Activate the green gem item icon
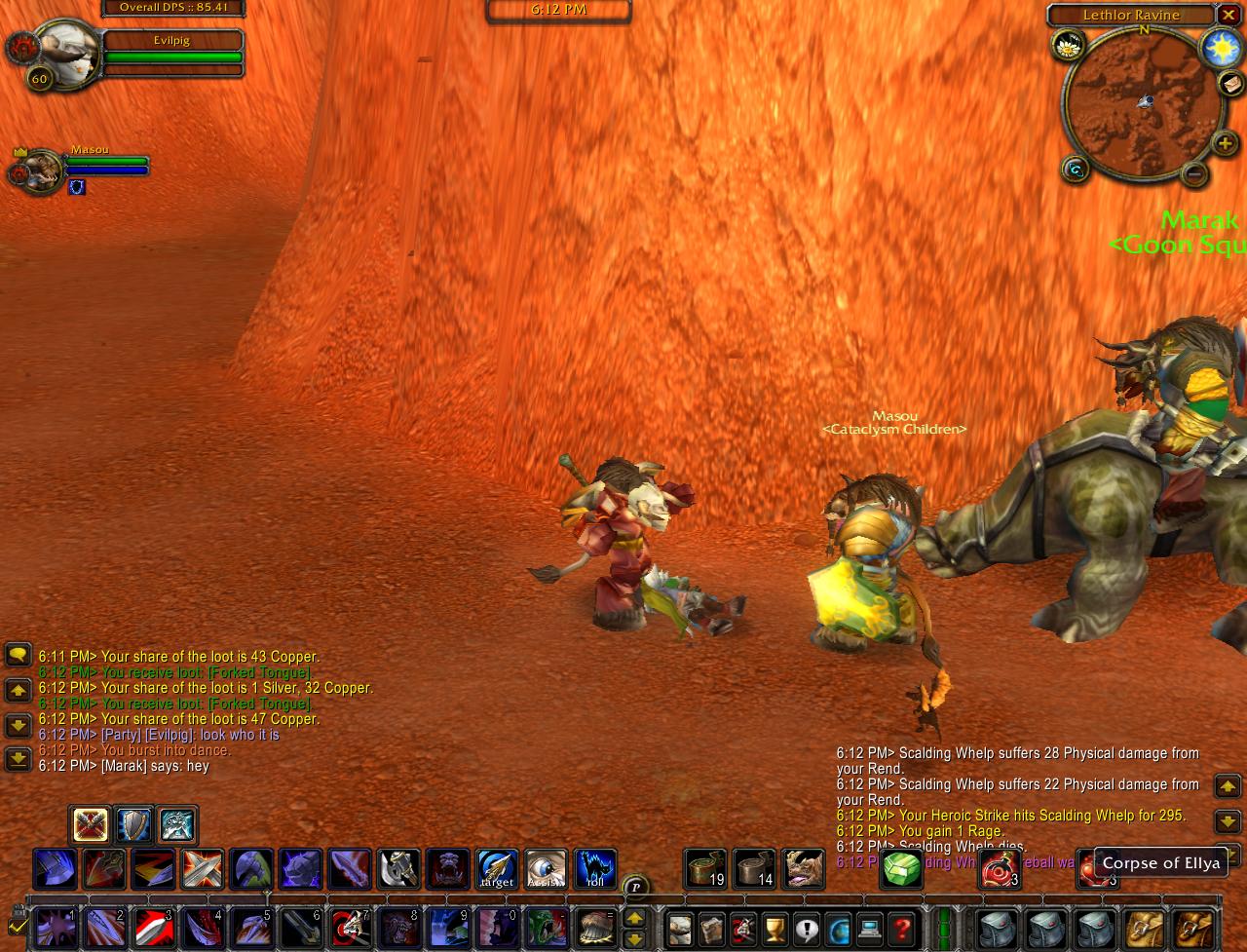Image resolution: width=1247 pixels, height=952 pixels. 902,868
